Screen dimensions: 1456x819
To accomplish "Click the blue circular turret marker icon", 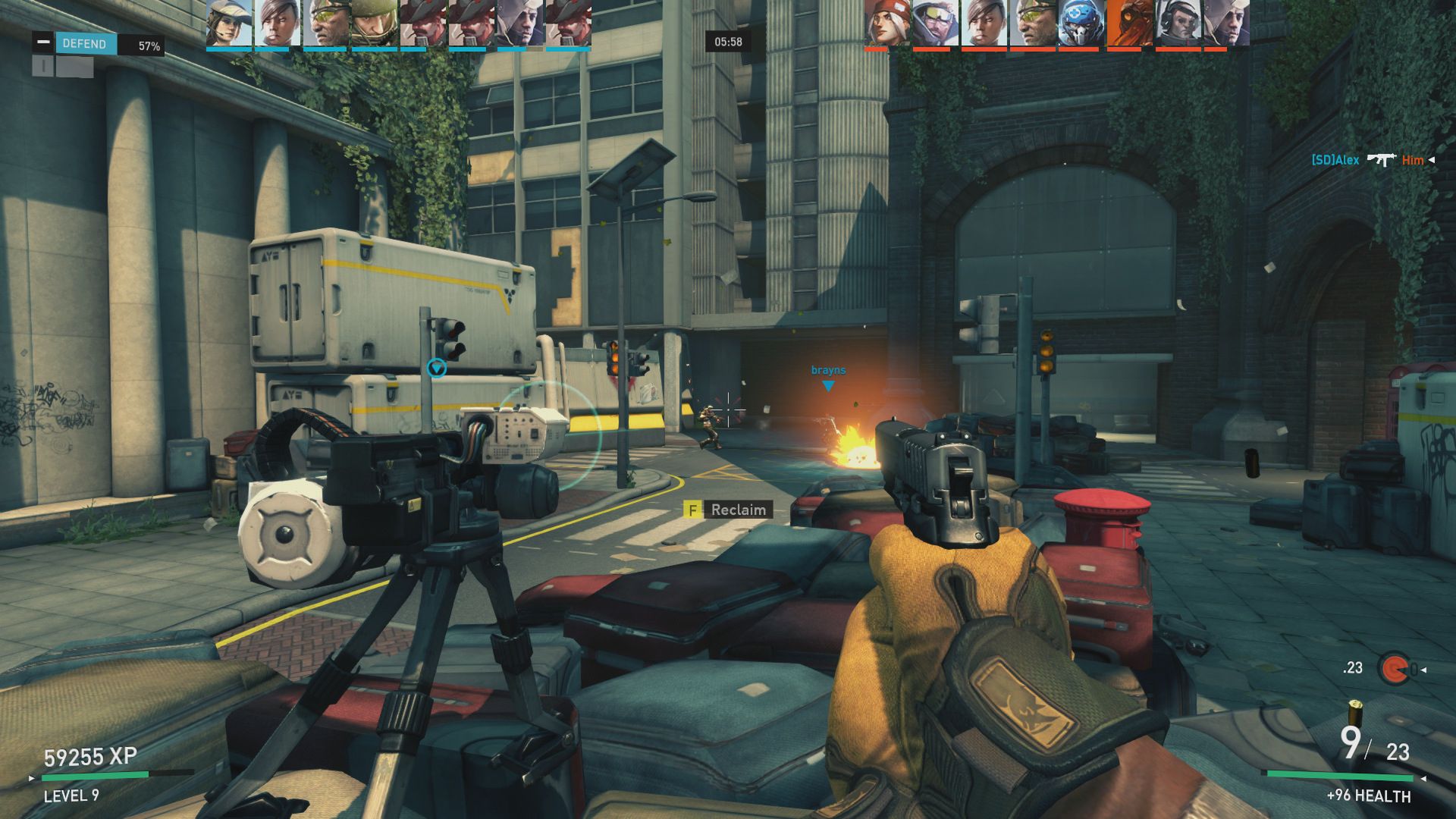I will tap(437, 369).
